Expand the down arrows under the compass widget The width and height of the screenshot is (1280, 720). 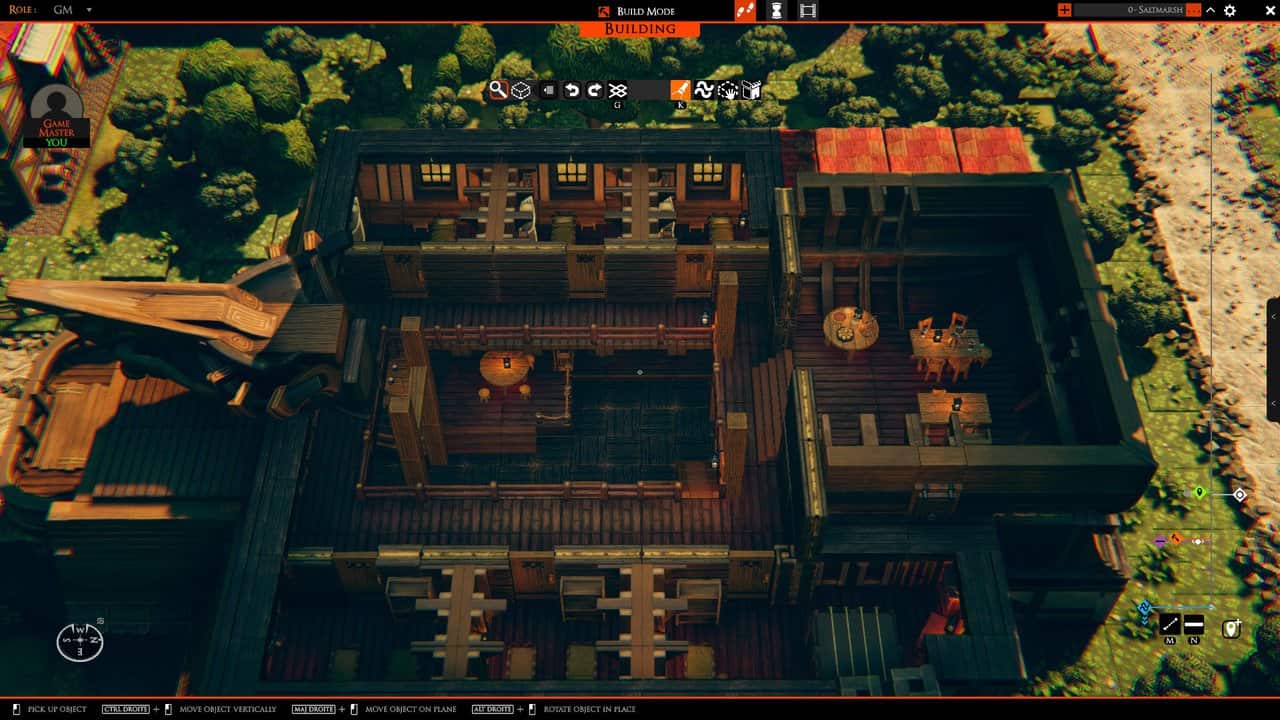click(x=1144, y=618)
